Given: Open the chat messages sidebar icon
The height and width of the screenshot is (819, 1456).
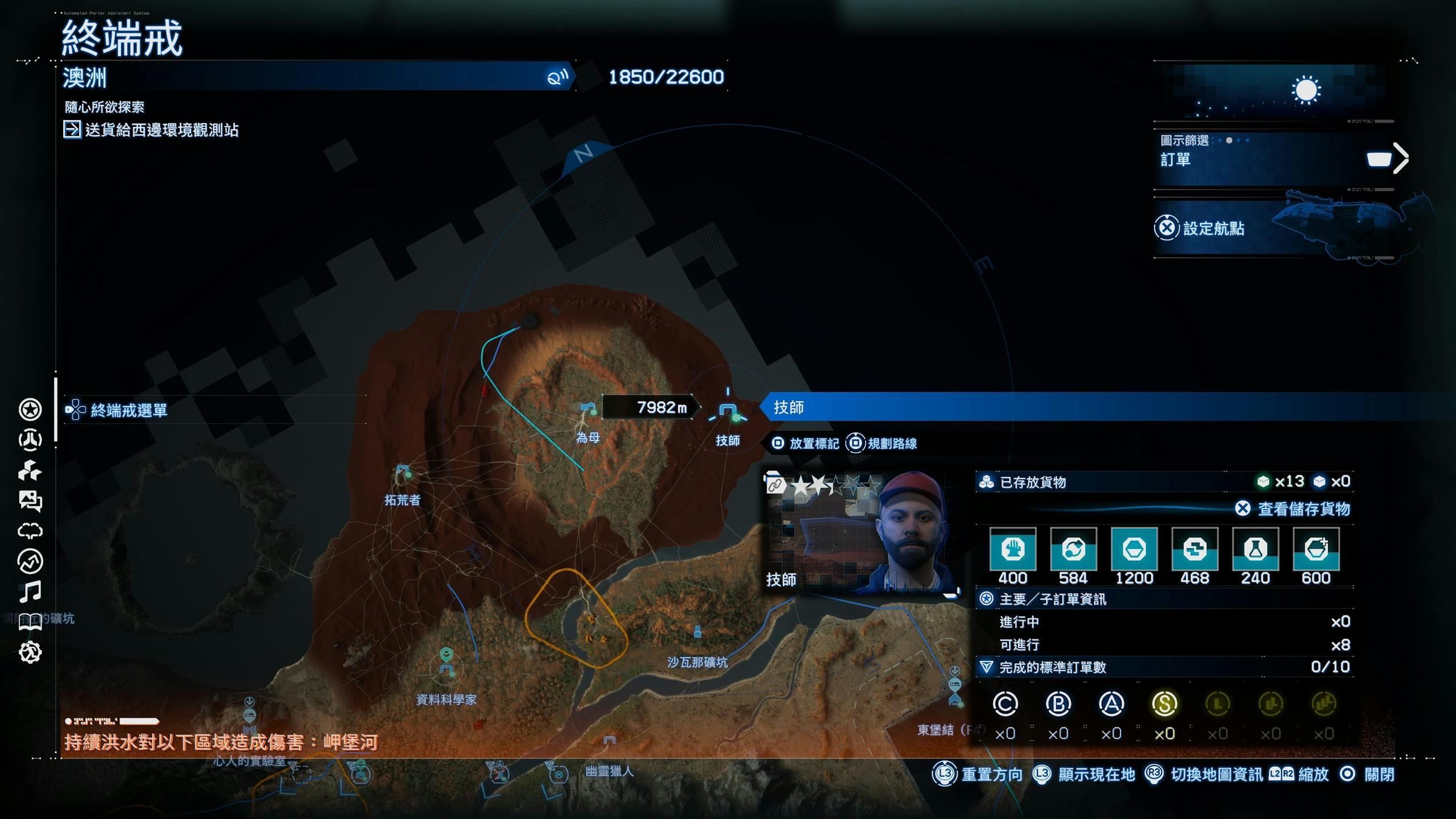Looking at the screenshot, I should coord(30,500).
